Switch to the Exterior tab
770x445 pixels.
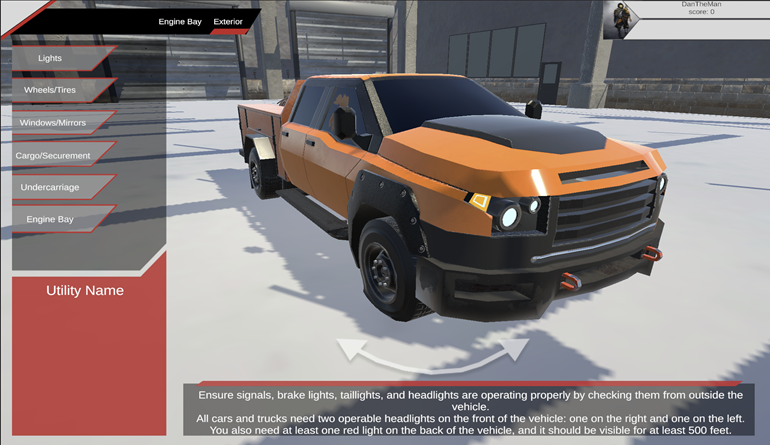click(x=228, y=21)
